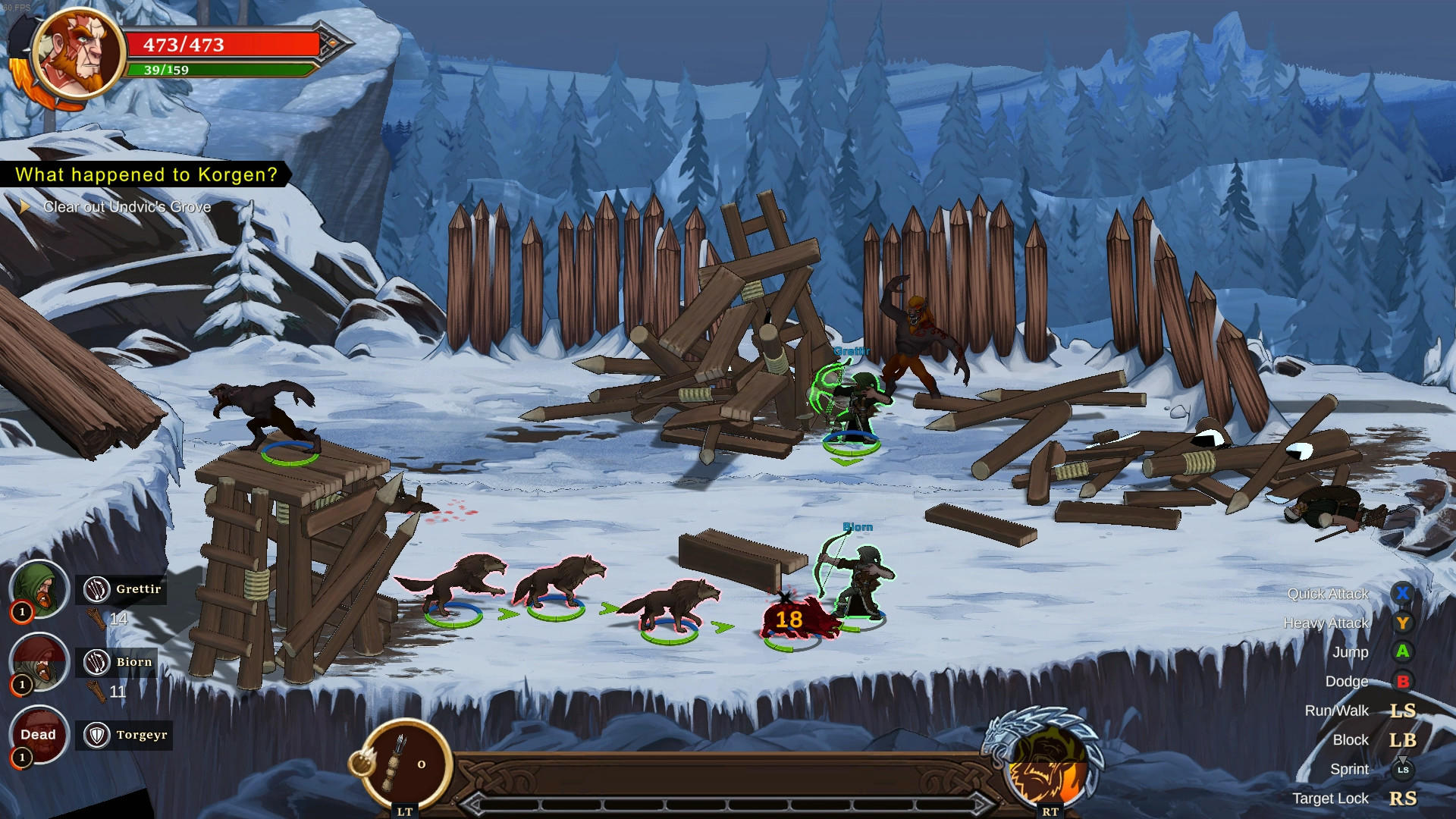The width and height of the screenshot is (1456, 819).
Task: Collapse the 'What happened to Korgen?' quest tracker
Action: (x=144, y=174)
